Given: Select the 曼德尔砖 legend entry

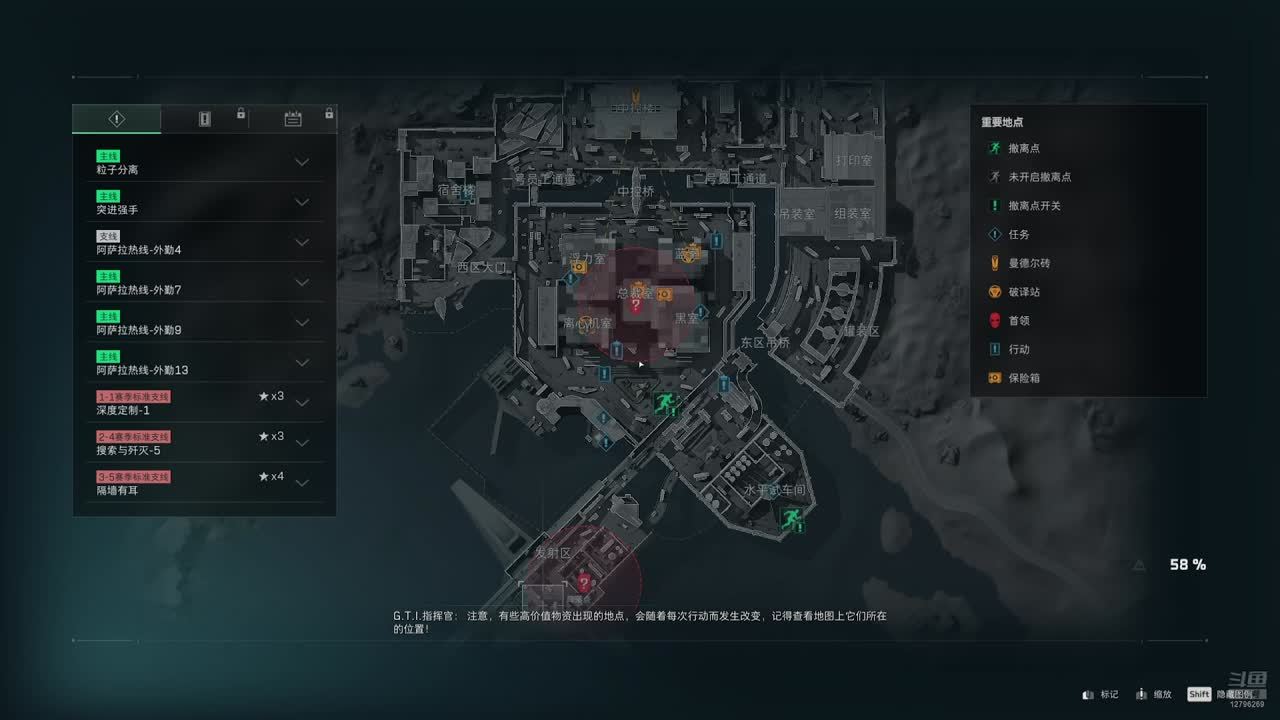Looking at the screenshot, I should coord(1028,263).
